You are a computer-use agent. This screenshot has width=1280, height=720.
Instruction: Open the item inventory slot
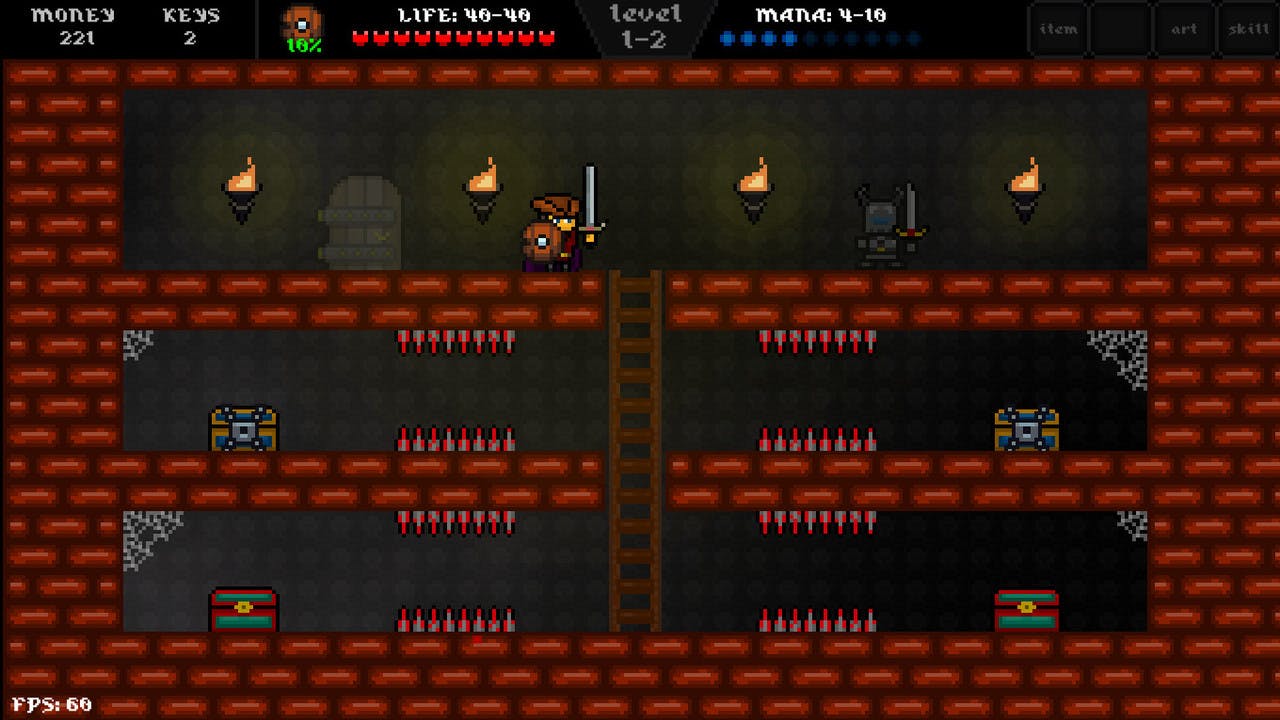tap(1057, 28)
